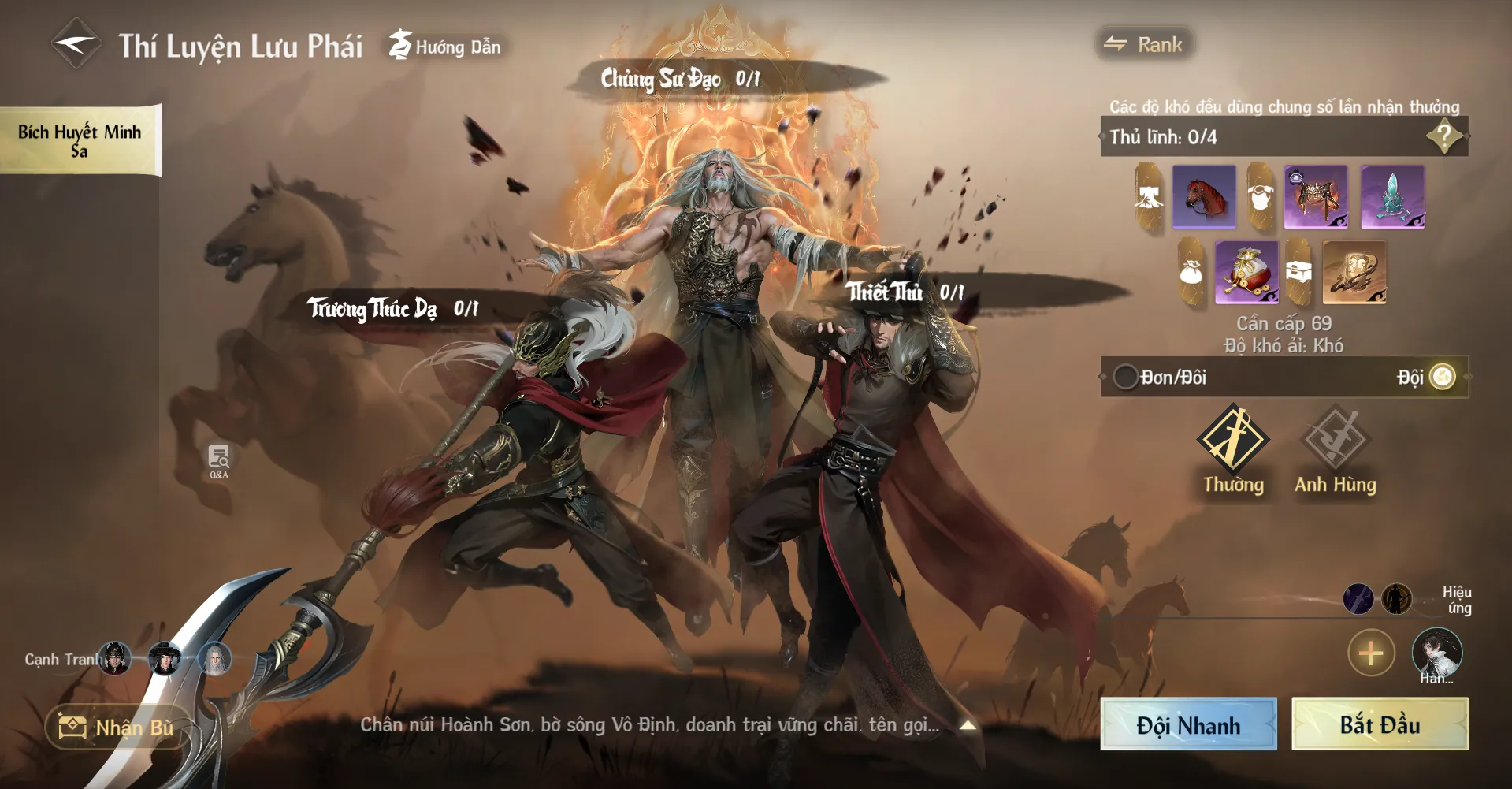Expand the stage description text
This screenshot has width=1512, height=789.
968,725
